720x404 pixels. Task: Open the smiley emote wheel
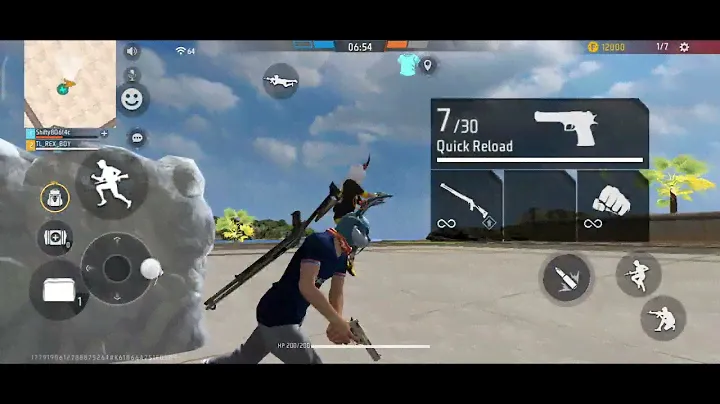131,99
